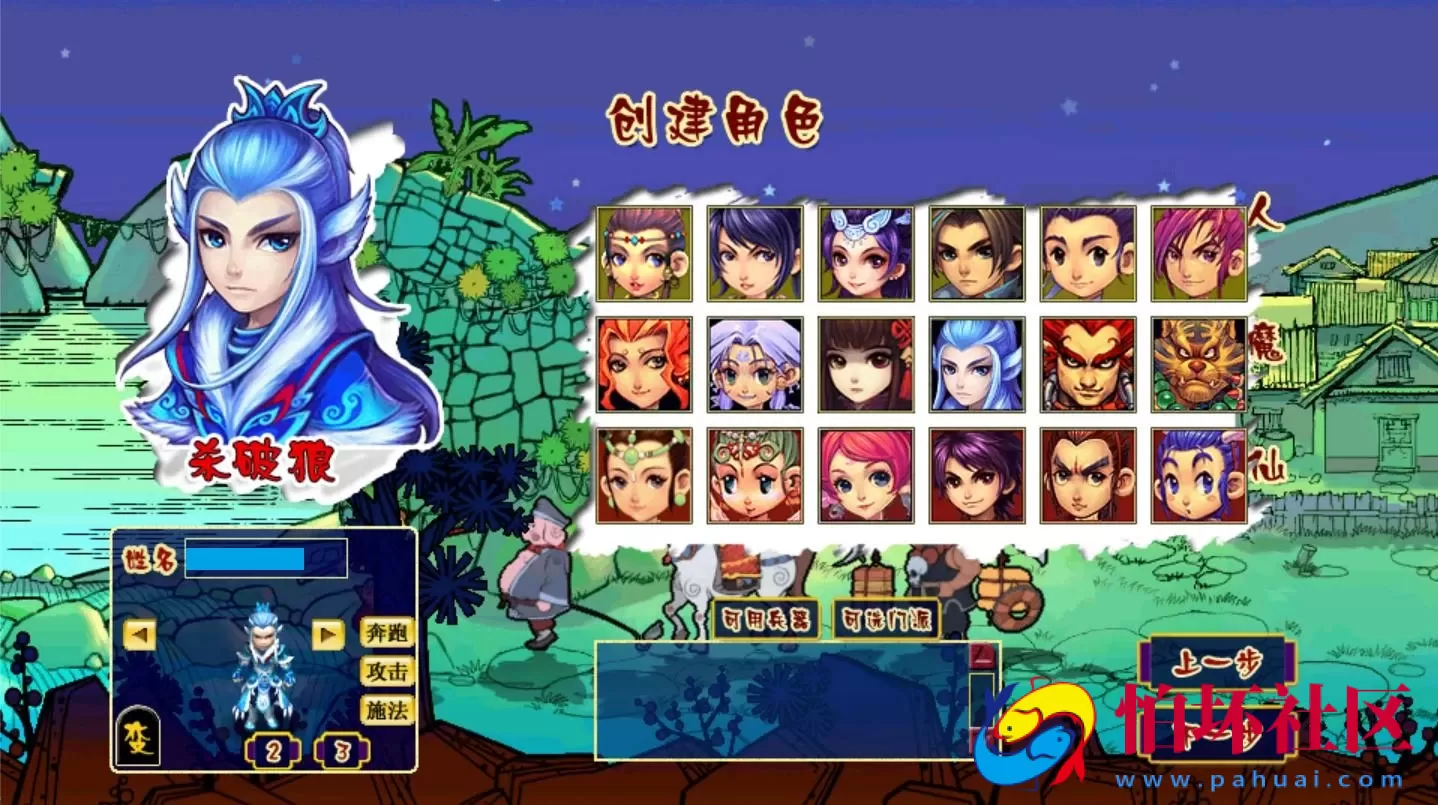Choose the black-haired girl in red portrait
1438x805 pixels.
click(865, 365)
